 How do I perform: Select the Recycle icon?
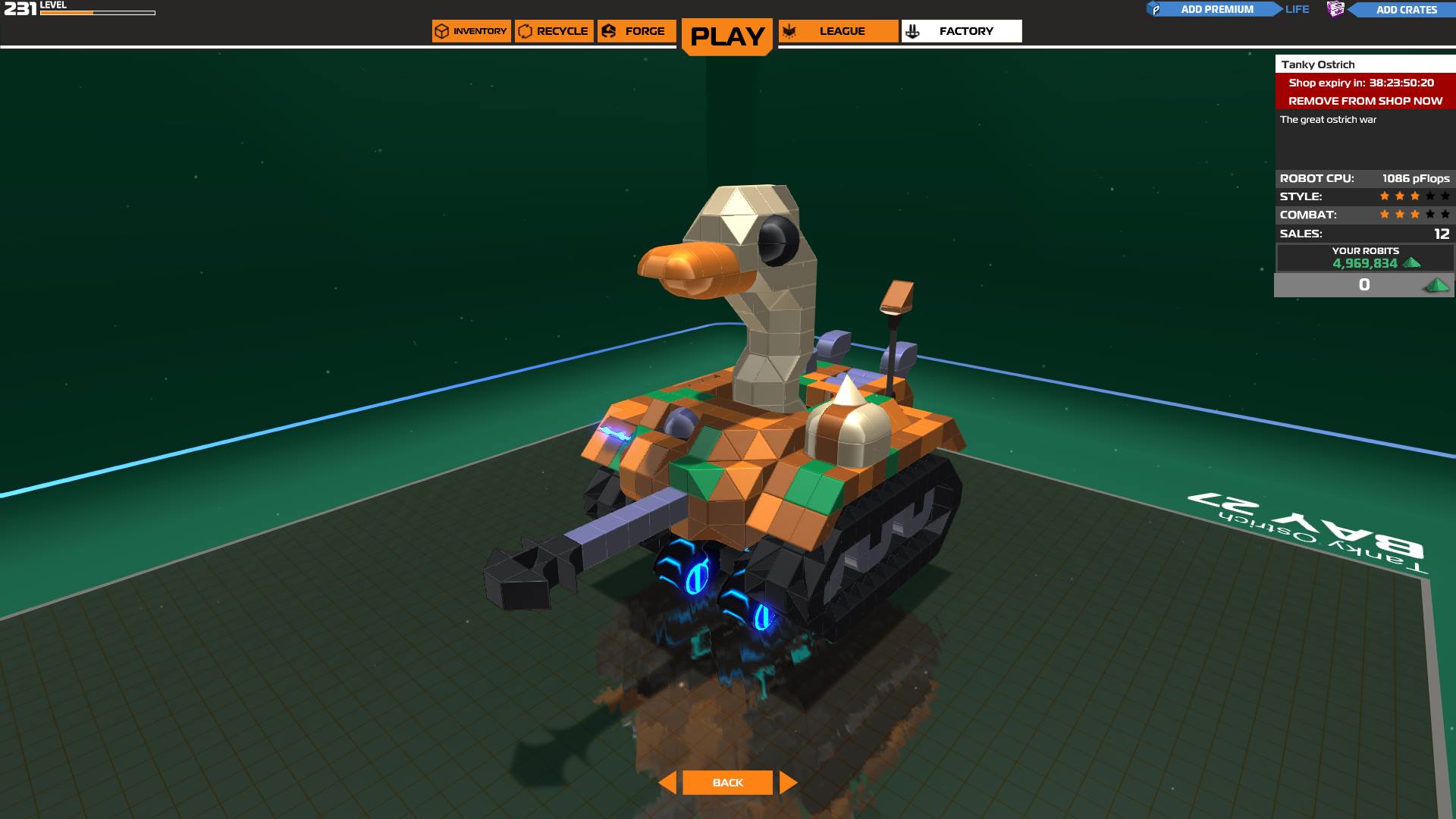tap(526, 31)
